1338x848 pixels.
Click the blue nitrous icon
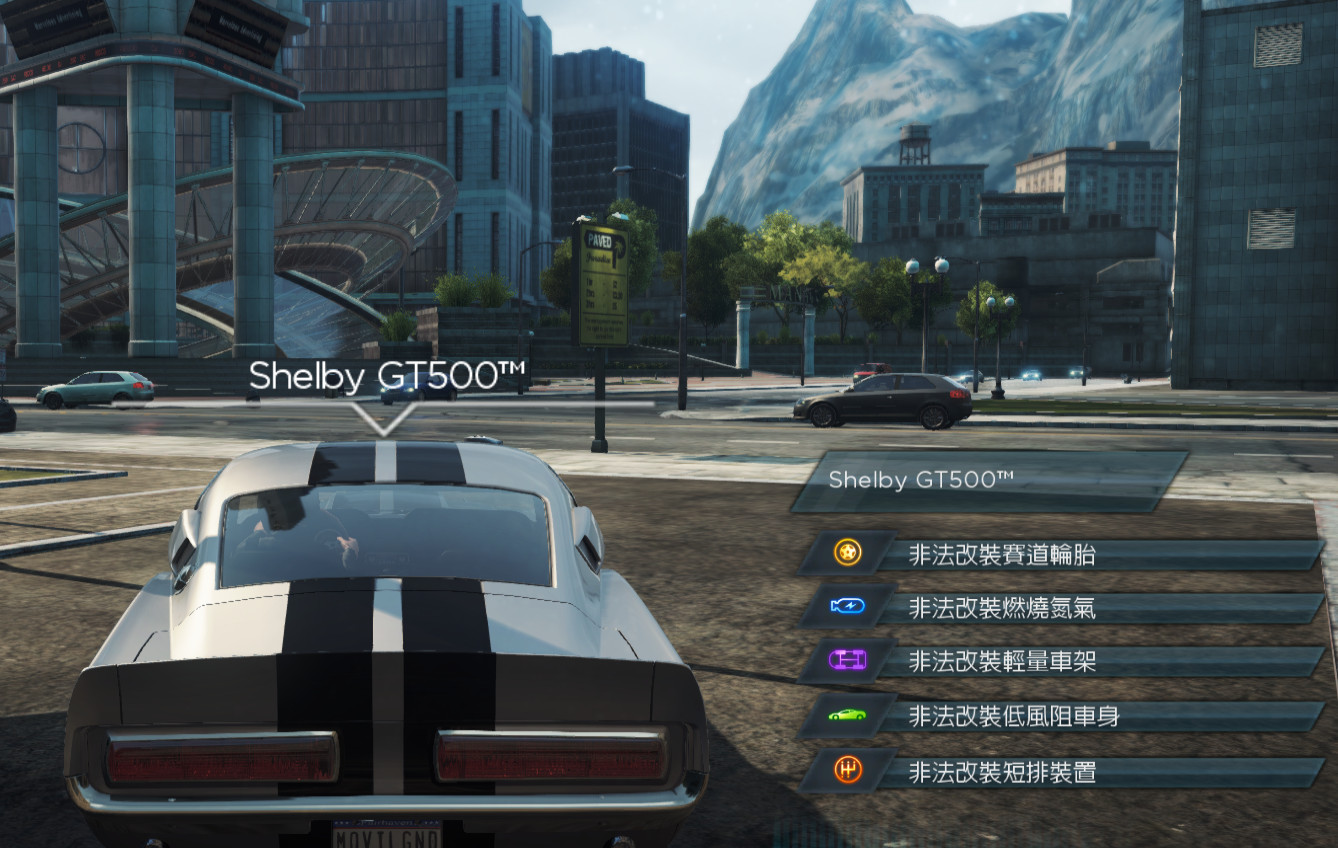click(847, 606)
